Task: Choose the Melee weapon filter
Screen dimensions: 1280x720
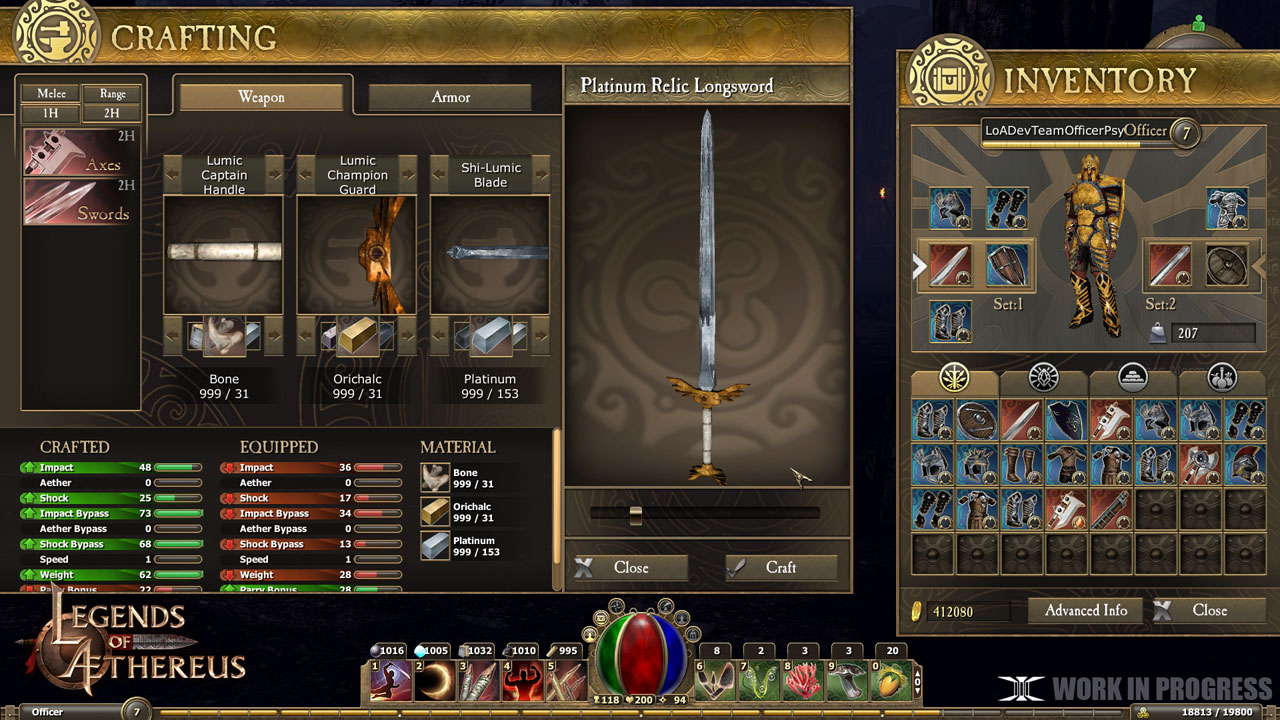Action: 51,93
